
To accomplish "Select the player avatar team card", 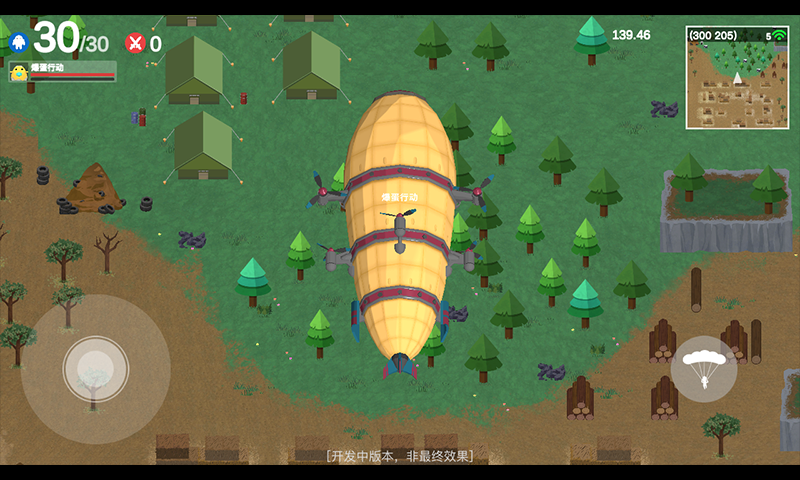I will (x=62, y=71).
